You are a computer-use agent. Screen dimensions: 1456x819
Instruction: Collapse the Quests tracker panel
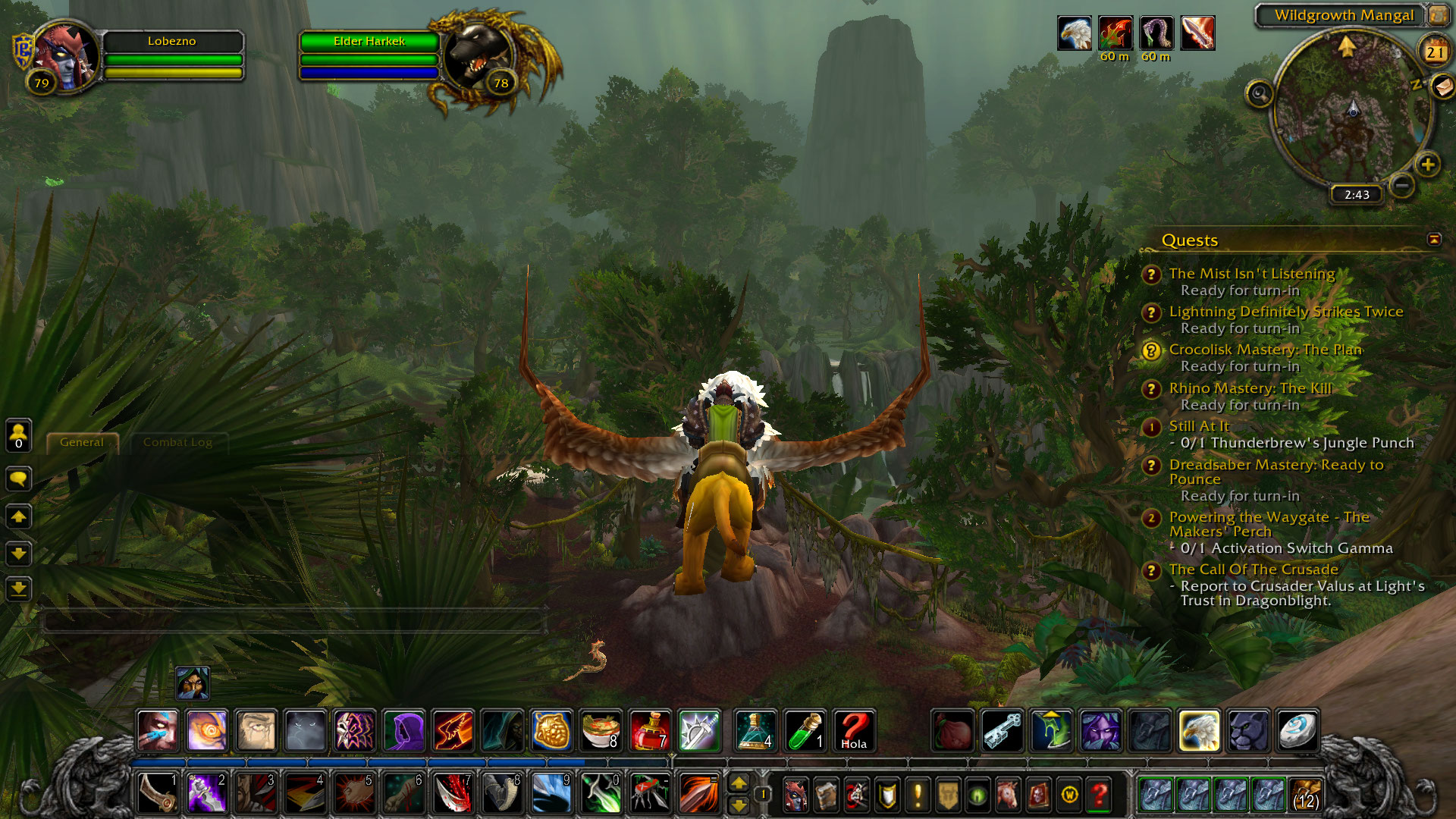point(1434,240)
